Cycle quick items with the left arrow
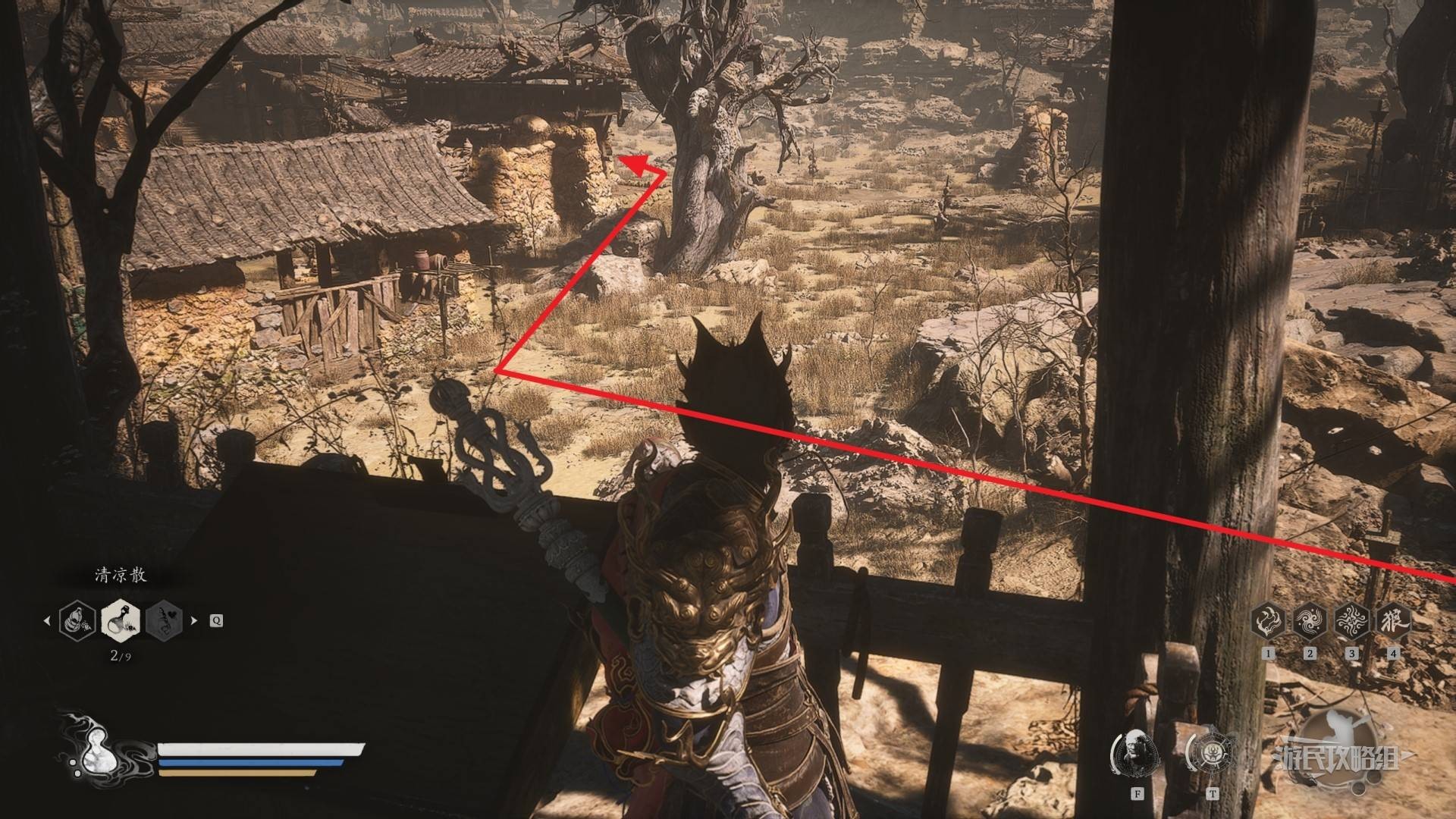 47,620
